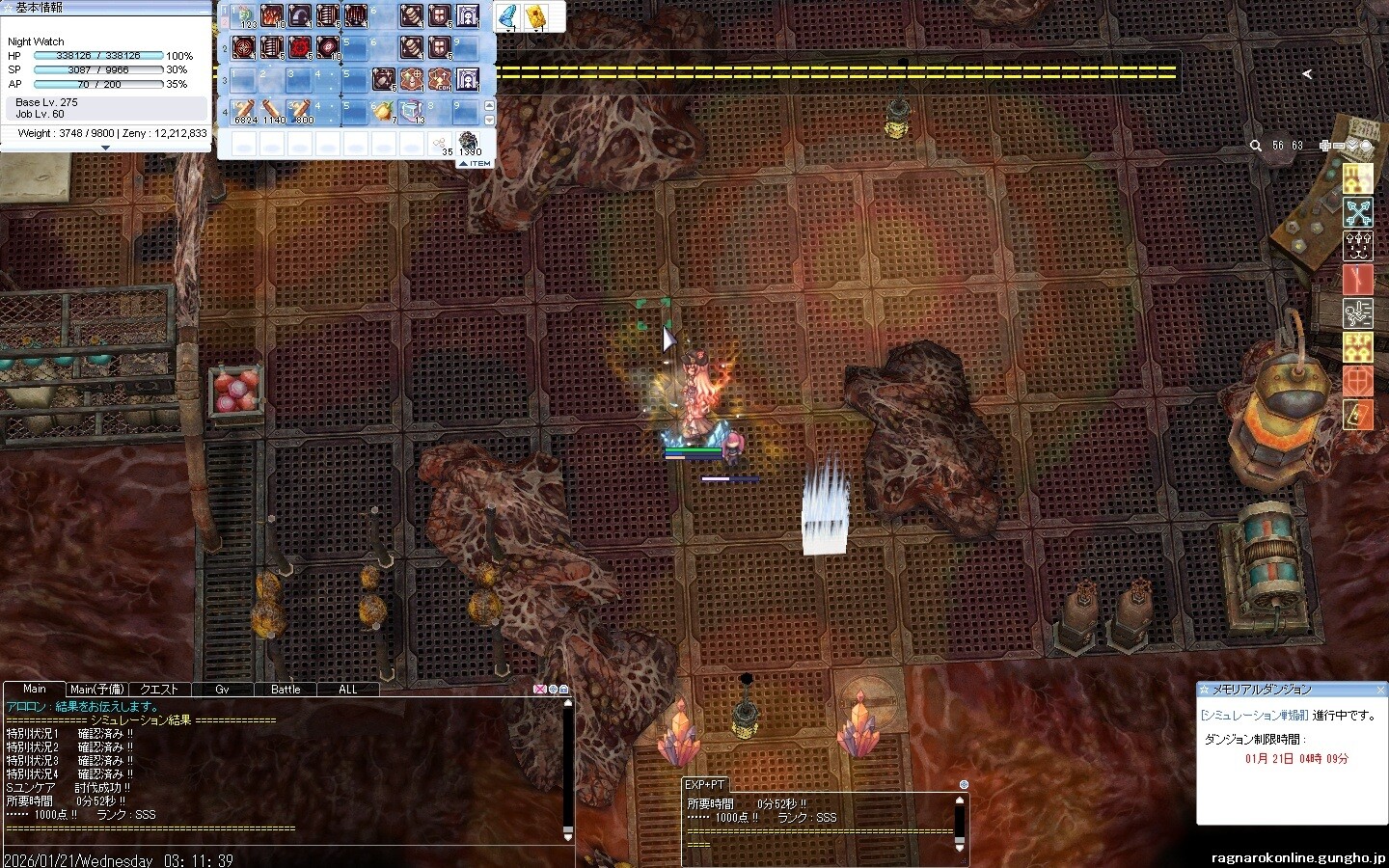Select the running figure speed buff icon
Screen dimensions: 1389x868
[1358, 313]
